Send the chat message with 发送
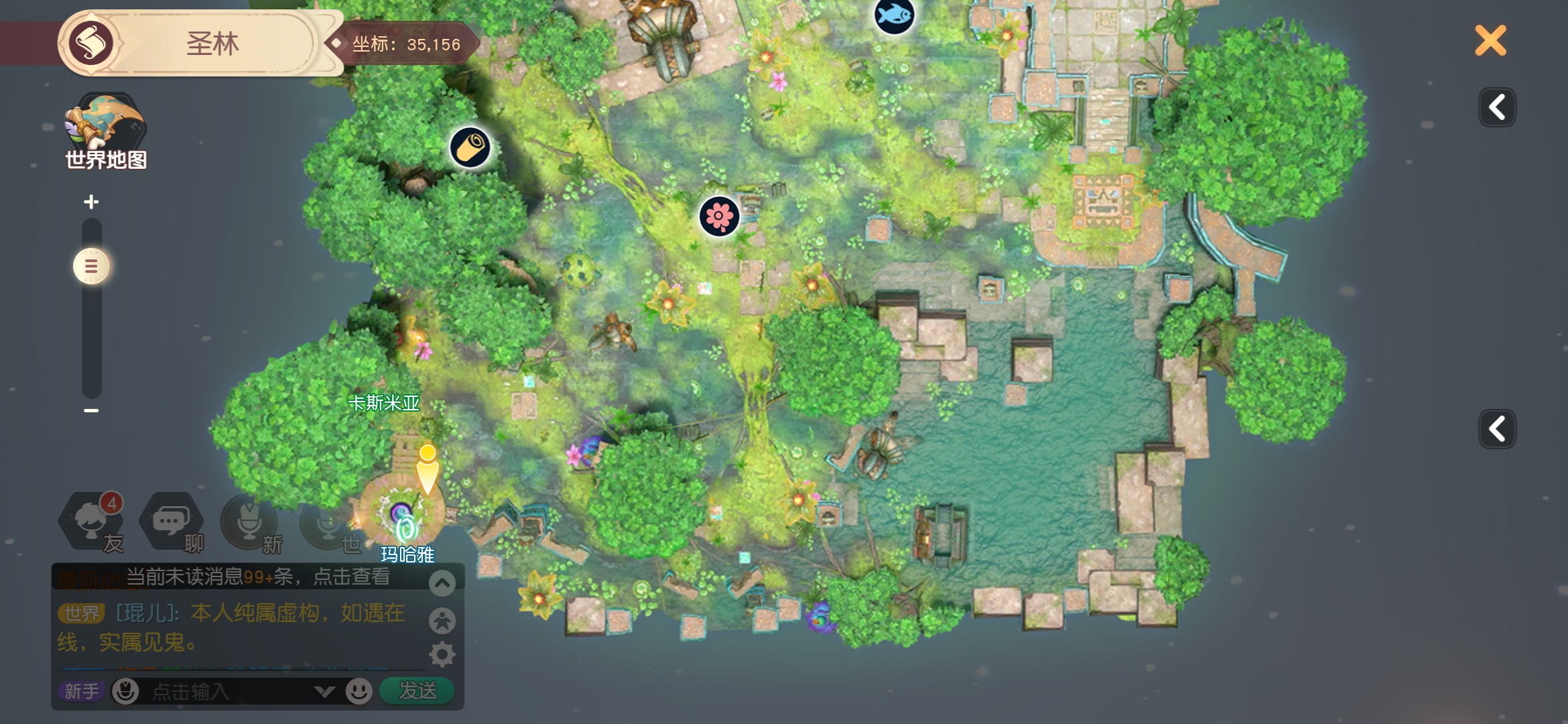Screen dimensions: 1568x724 (417, 690)
